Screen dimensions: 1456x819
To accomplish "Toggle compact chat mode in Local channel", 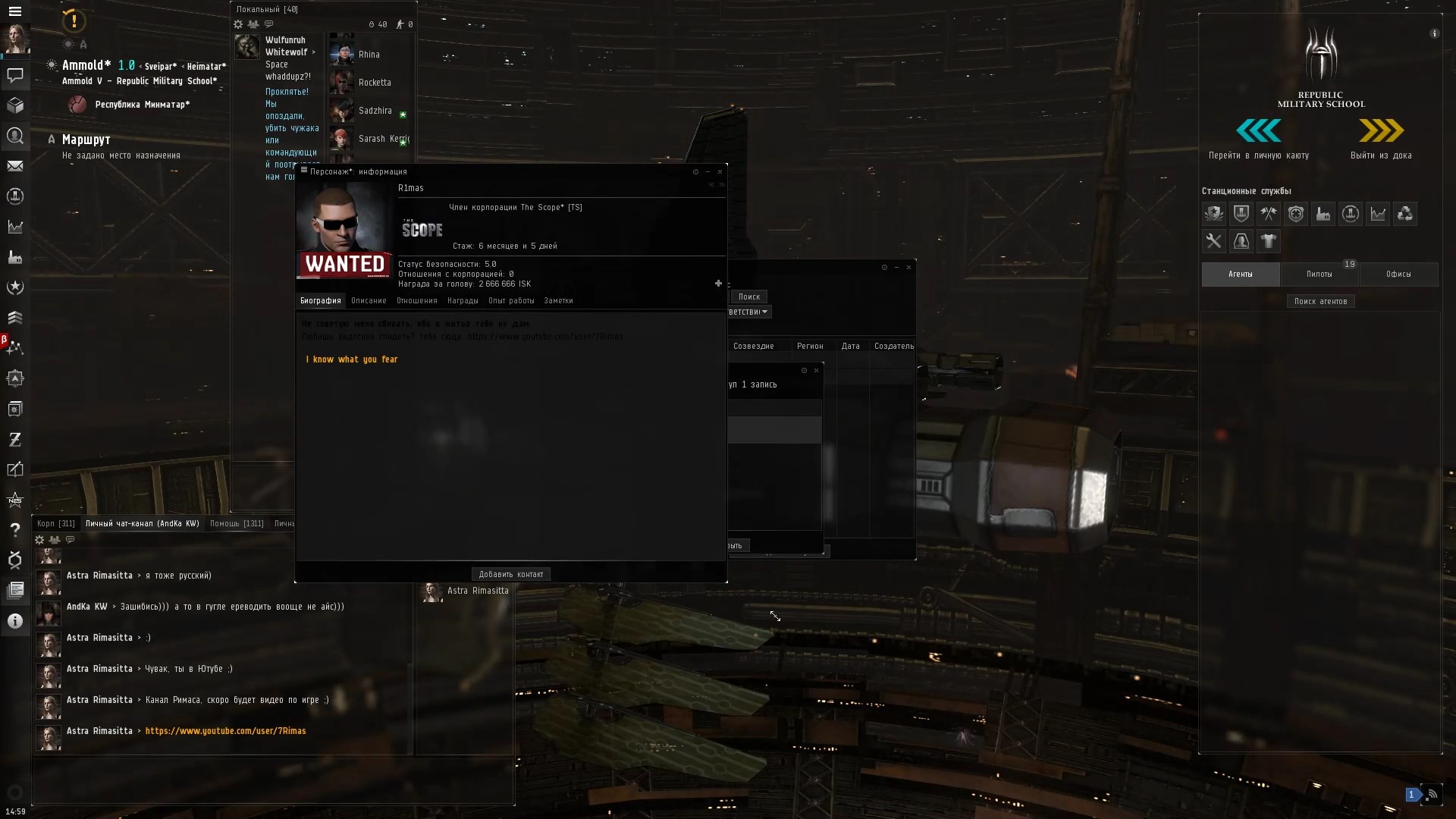I will point(268,24).
